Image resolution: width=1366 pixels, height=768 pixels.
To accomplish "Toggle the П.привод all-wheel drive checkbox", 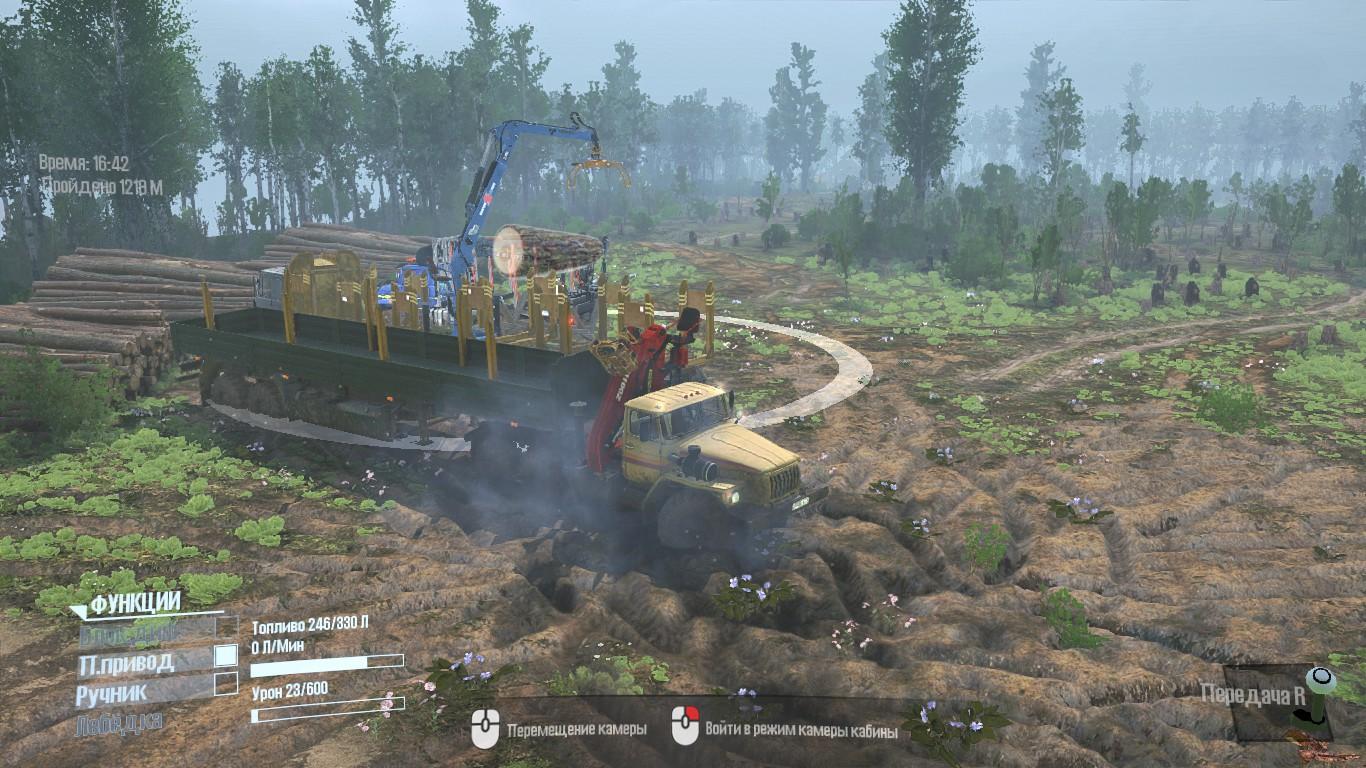I will click(x=227, y=656).
